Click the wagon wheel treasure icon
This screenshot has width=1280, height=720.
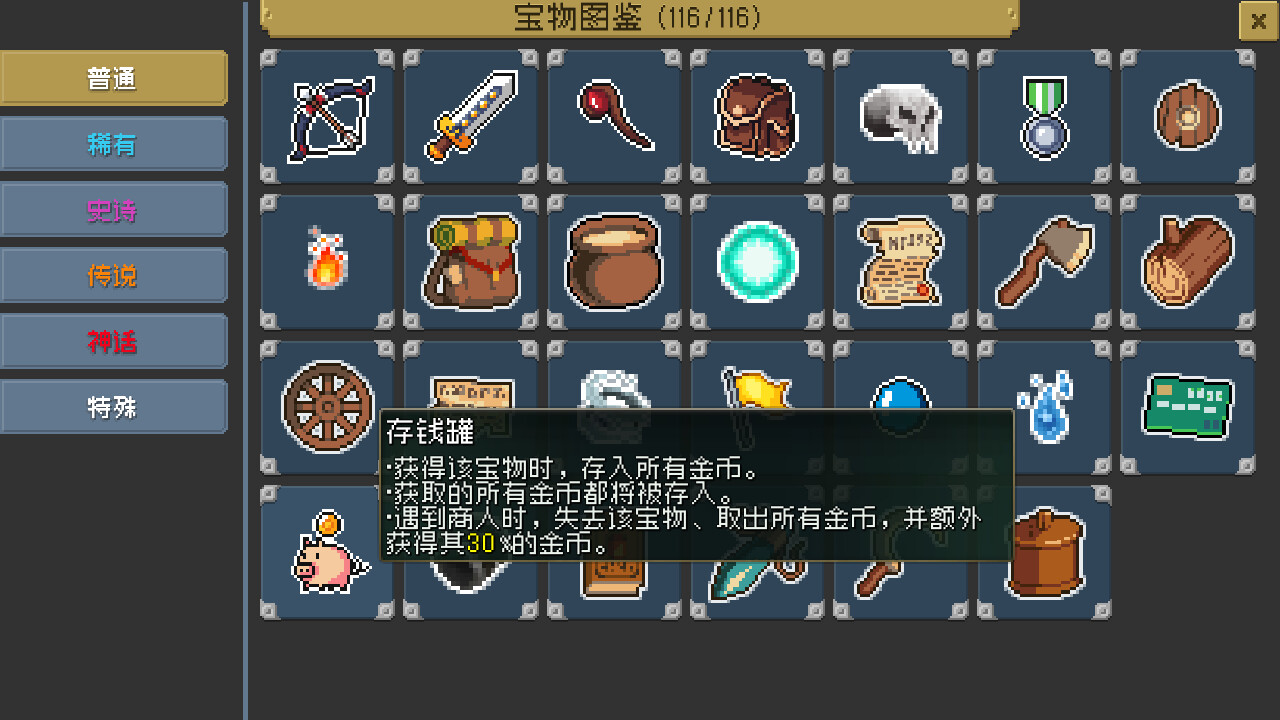[326, 405]
